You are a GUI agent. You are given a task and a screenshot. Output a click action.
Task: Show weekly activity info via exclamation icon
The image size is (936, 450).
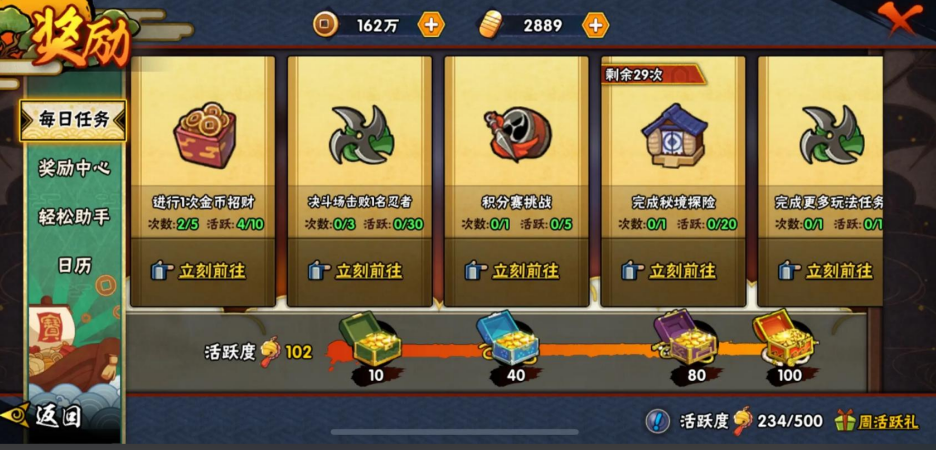click(x=657, y=422)
